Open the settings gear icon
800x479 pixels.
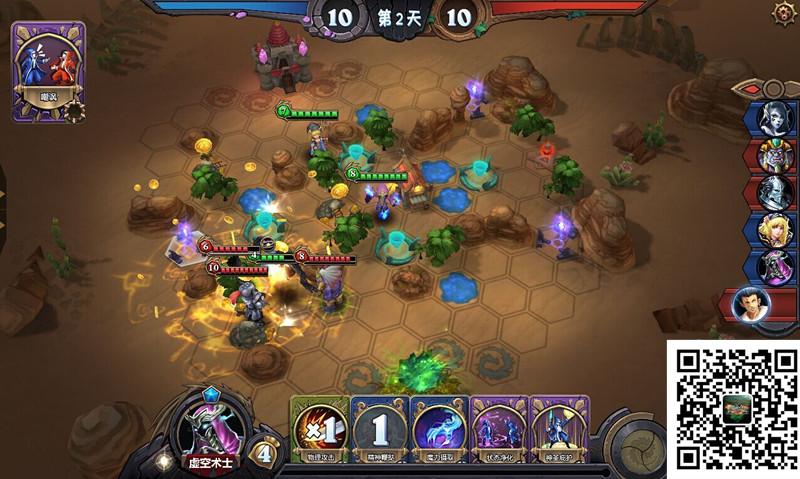(x=785, y=13)
